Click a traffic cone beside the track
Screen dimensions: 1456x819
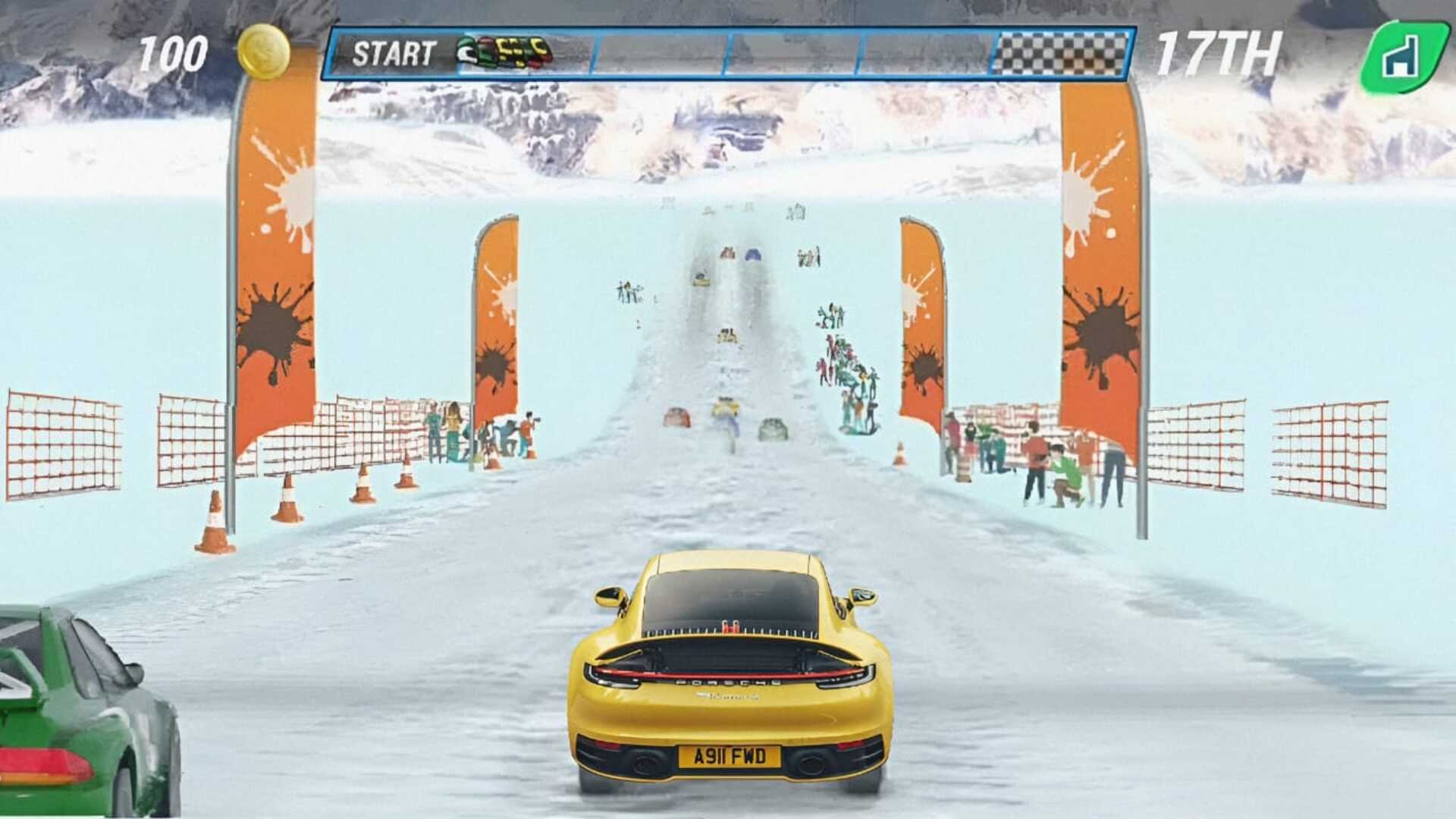287,497
